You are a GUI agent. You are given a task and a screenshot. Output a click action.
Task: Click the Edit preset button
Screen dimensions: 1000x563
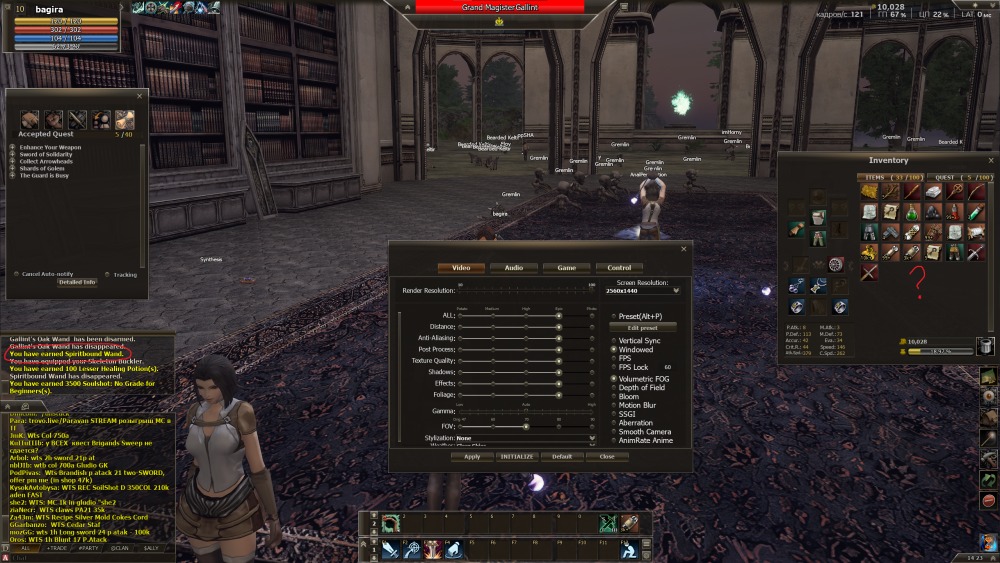643,327
